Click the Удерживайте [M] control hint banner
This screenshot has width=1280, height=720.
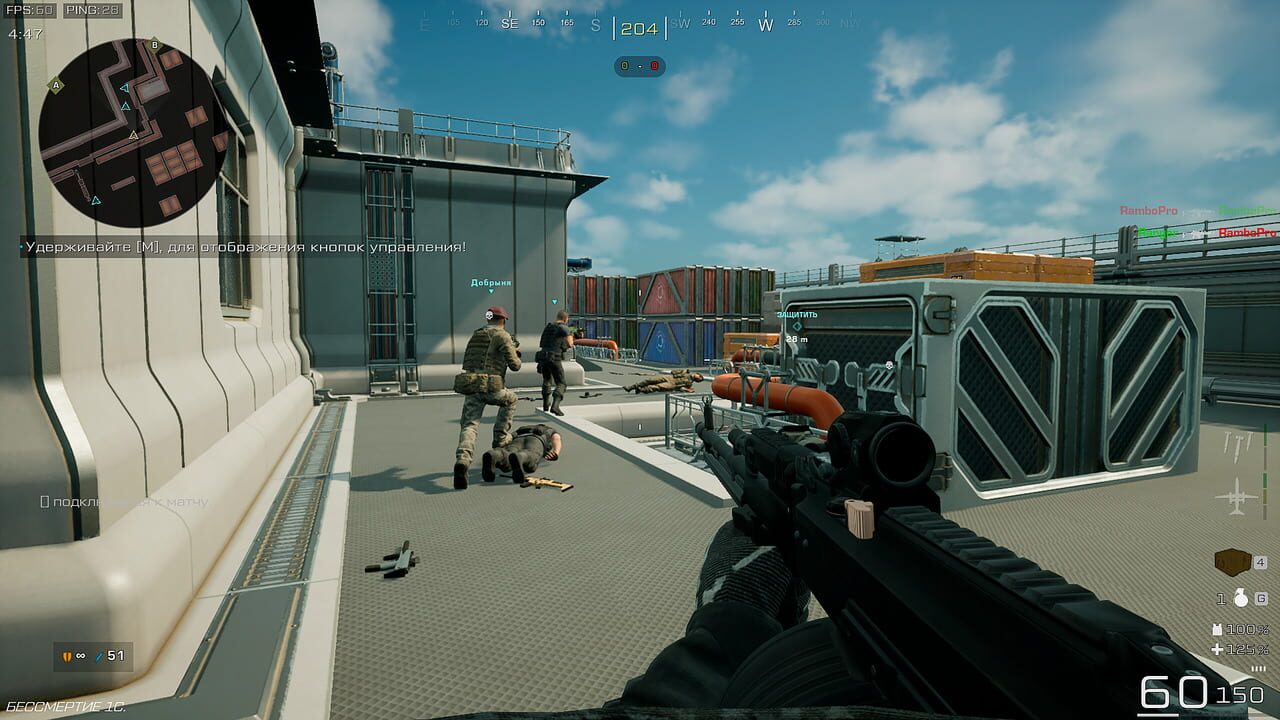click(240, 245)
